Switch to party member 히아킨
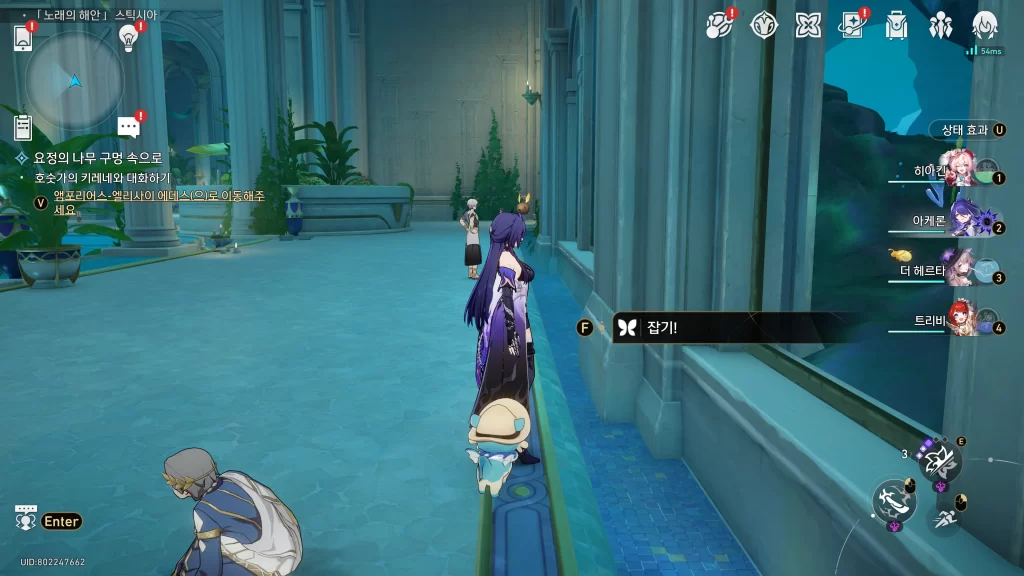The image size is (1024, 576). [x=960, y=172]
